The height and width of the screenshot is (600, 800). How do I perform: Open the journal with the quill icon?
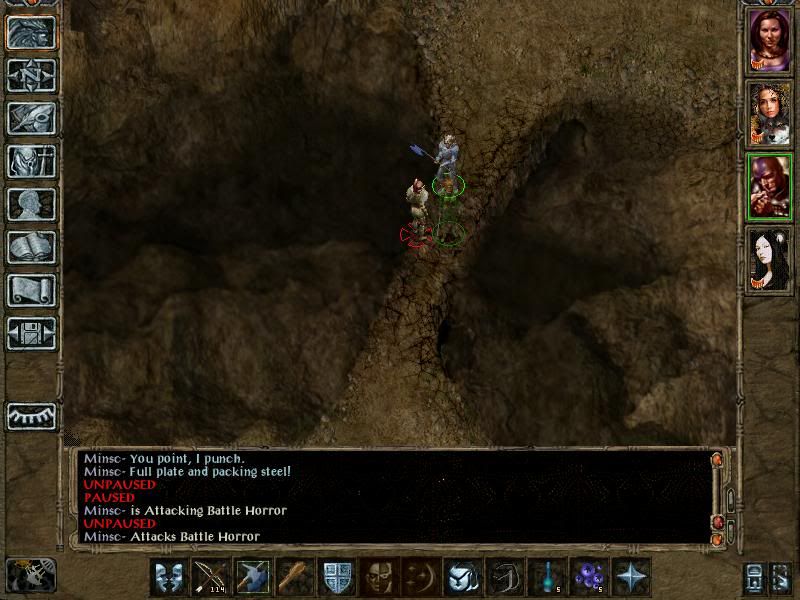(x=32, y=118)
